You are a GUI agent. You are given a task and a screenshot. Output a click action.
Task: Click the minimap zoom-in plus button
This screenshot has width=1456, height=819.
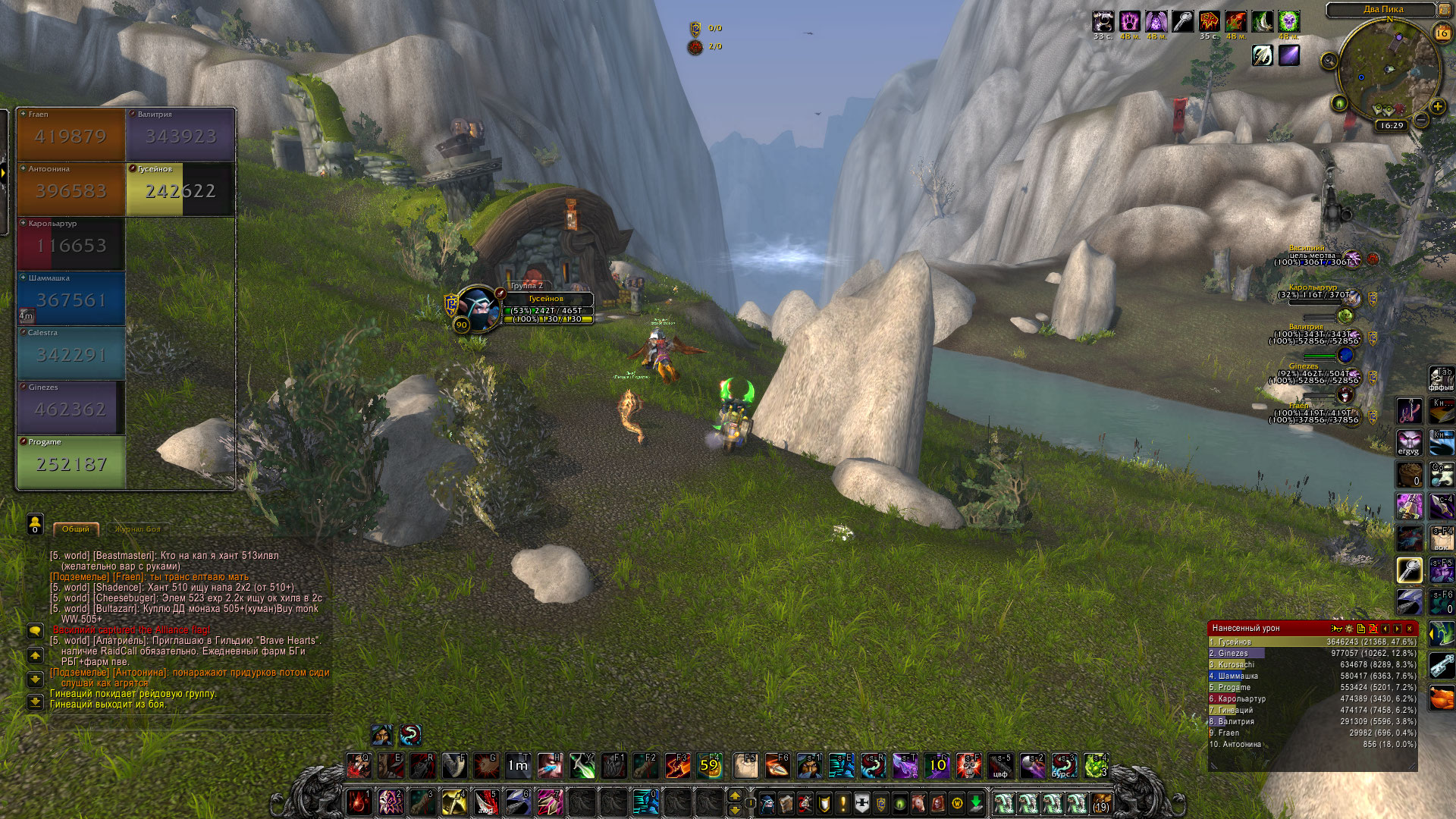point(1437,106)
